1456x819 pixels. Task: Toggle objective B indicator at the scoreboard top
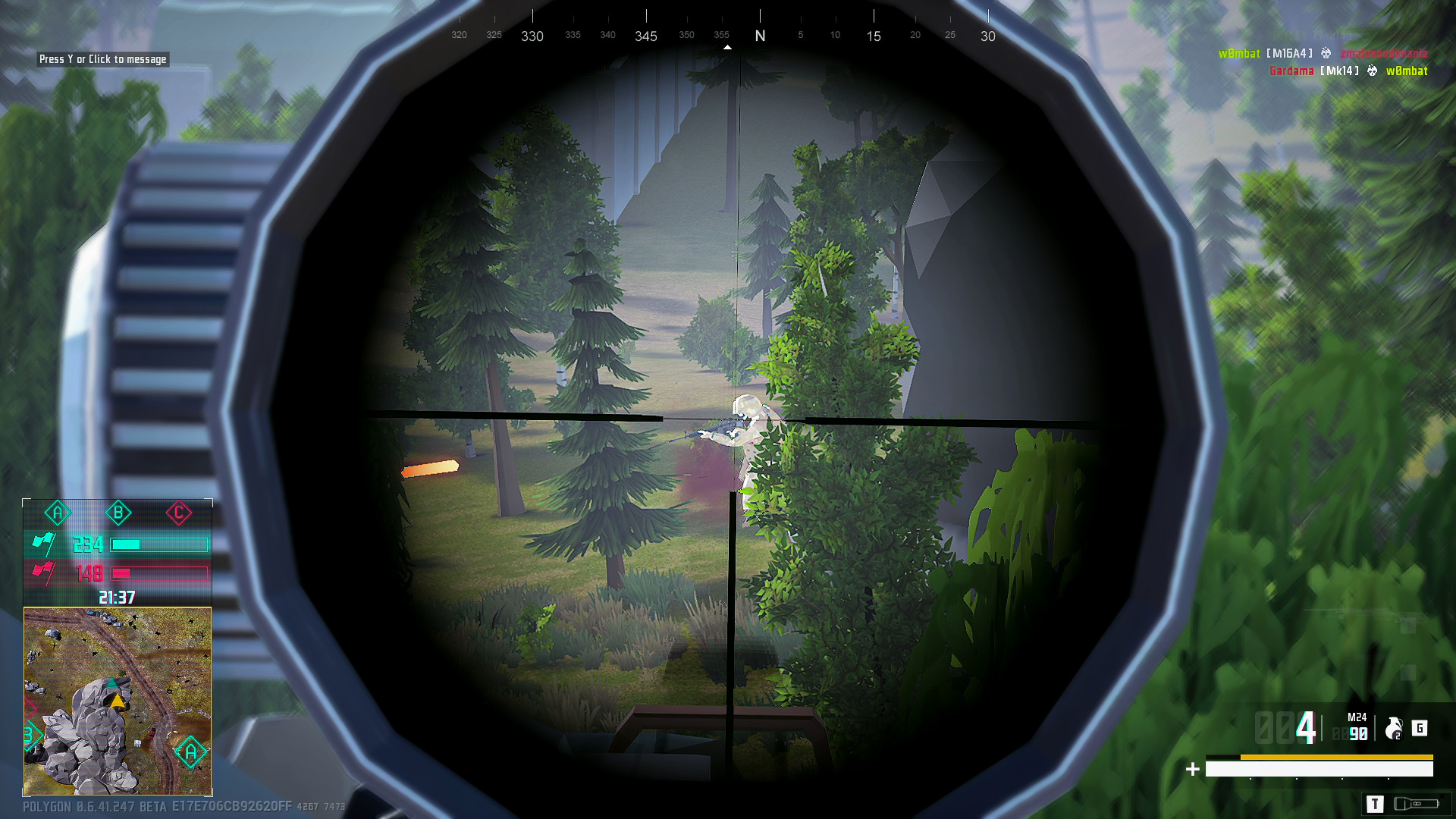(118, 513)
